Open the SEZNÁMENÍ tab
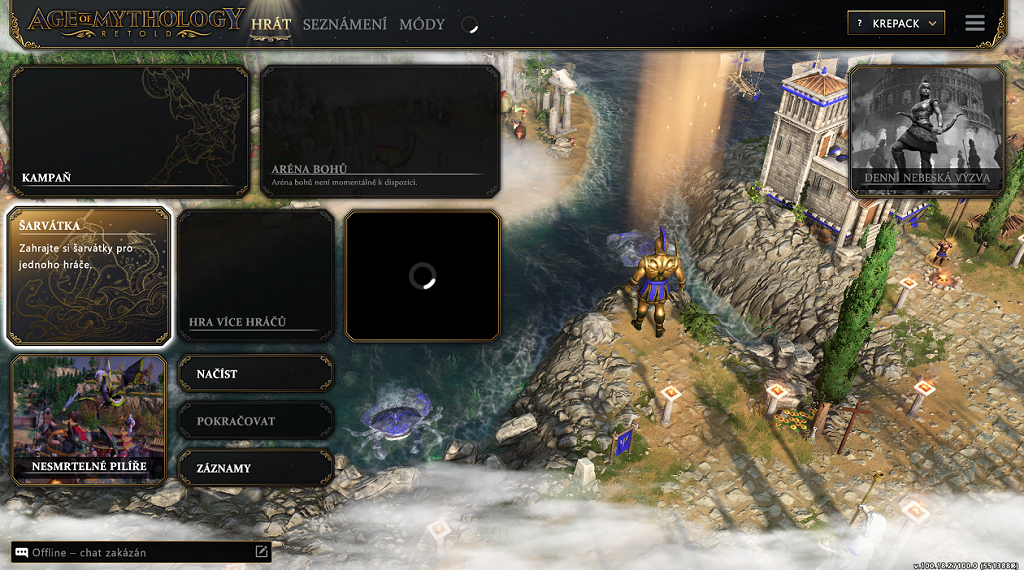The width and height of the screenshot is (1024, 570). (x=344, y=24)
